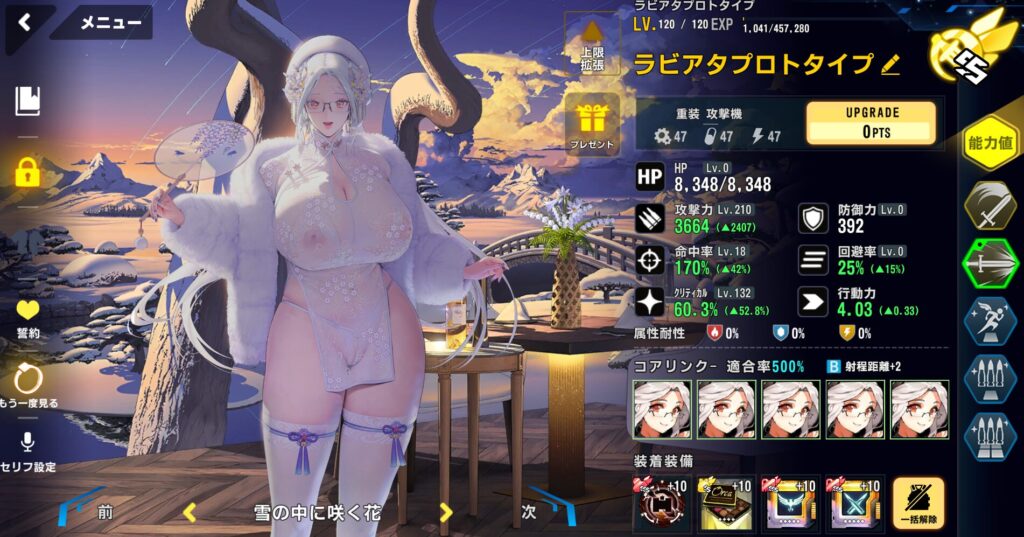Click the UPGRADE 0PTS button
The width and height of the screenshot is (1024, 537).
(x=871, y=123)
